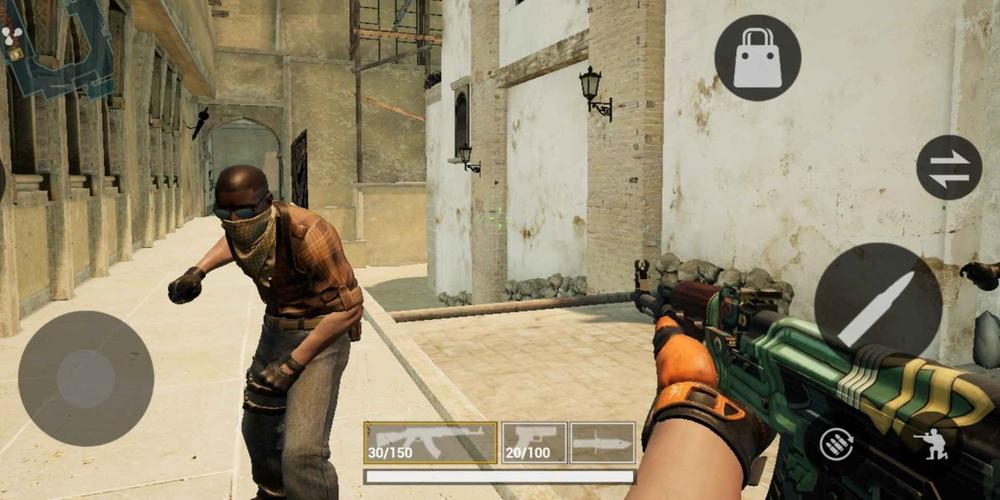Toggle the crouching soldier stance icon
The height and width of the screenshot is (500, 1000).
click(931, 444)
